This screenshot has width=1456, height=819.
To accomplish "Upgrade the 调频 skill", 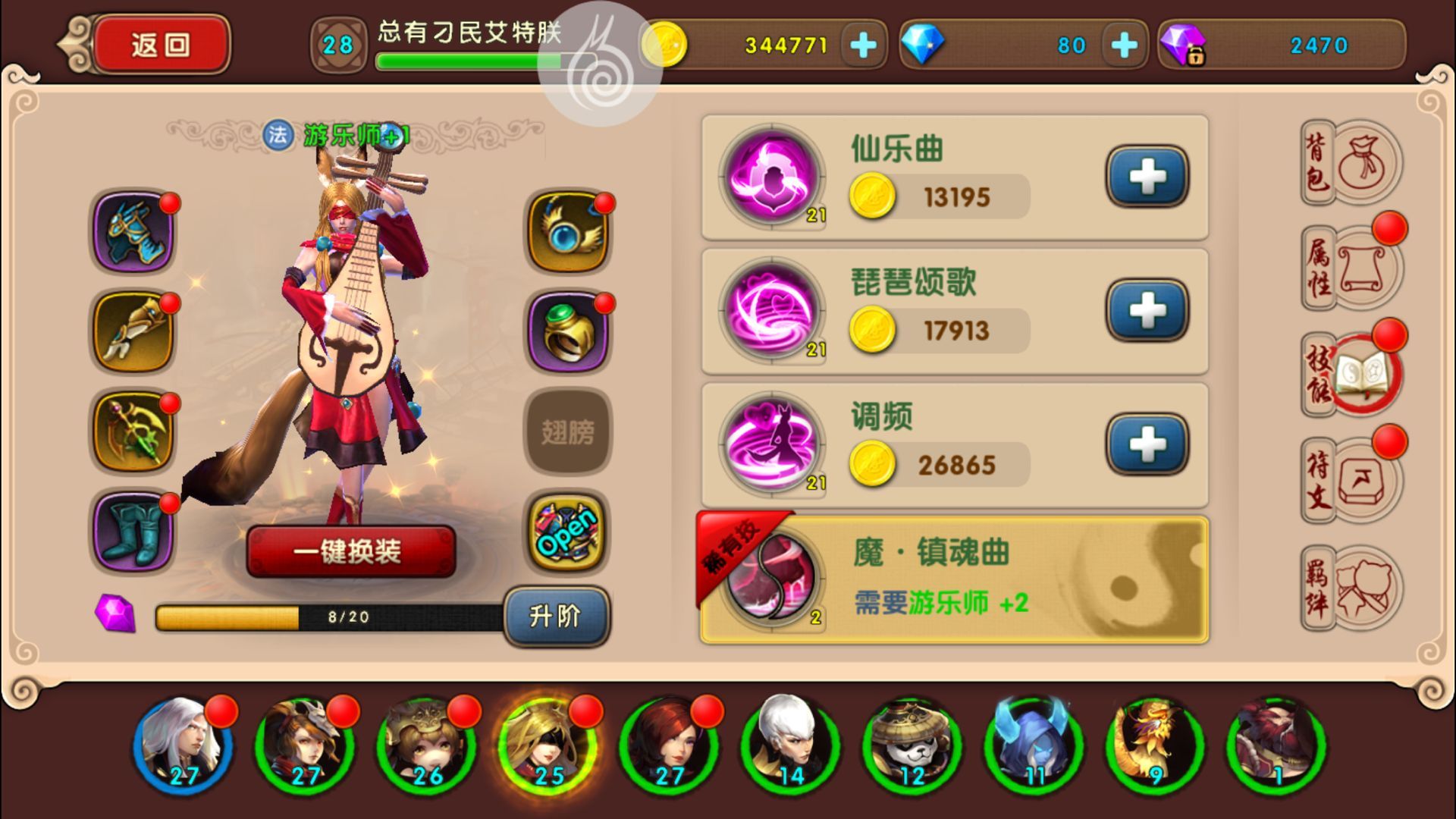I will [x=1147, y=444].
